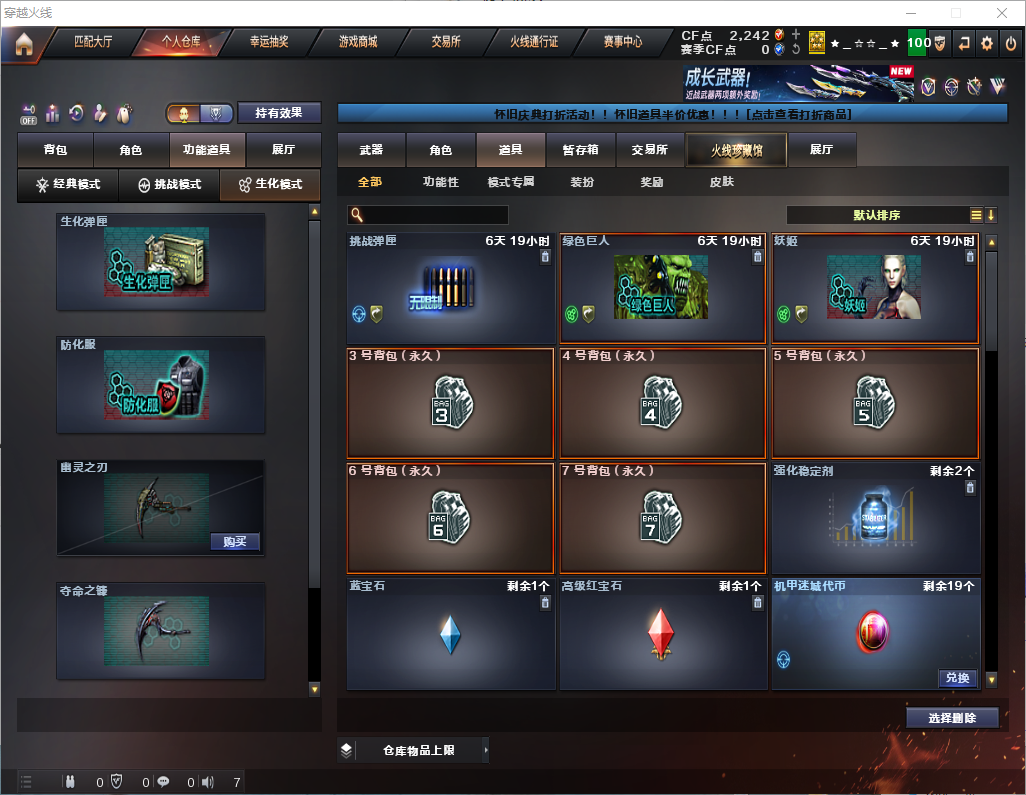The height and width of the screenshot is (795, 1026).
Task: Select the 挑战模式 challenge mode tab
Action: (168, 185)
